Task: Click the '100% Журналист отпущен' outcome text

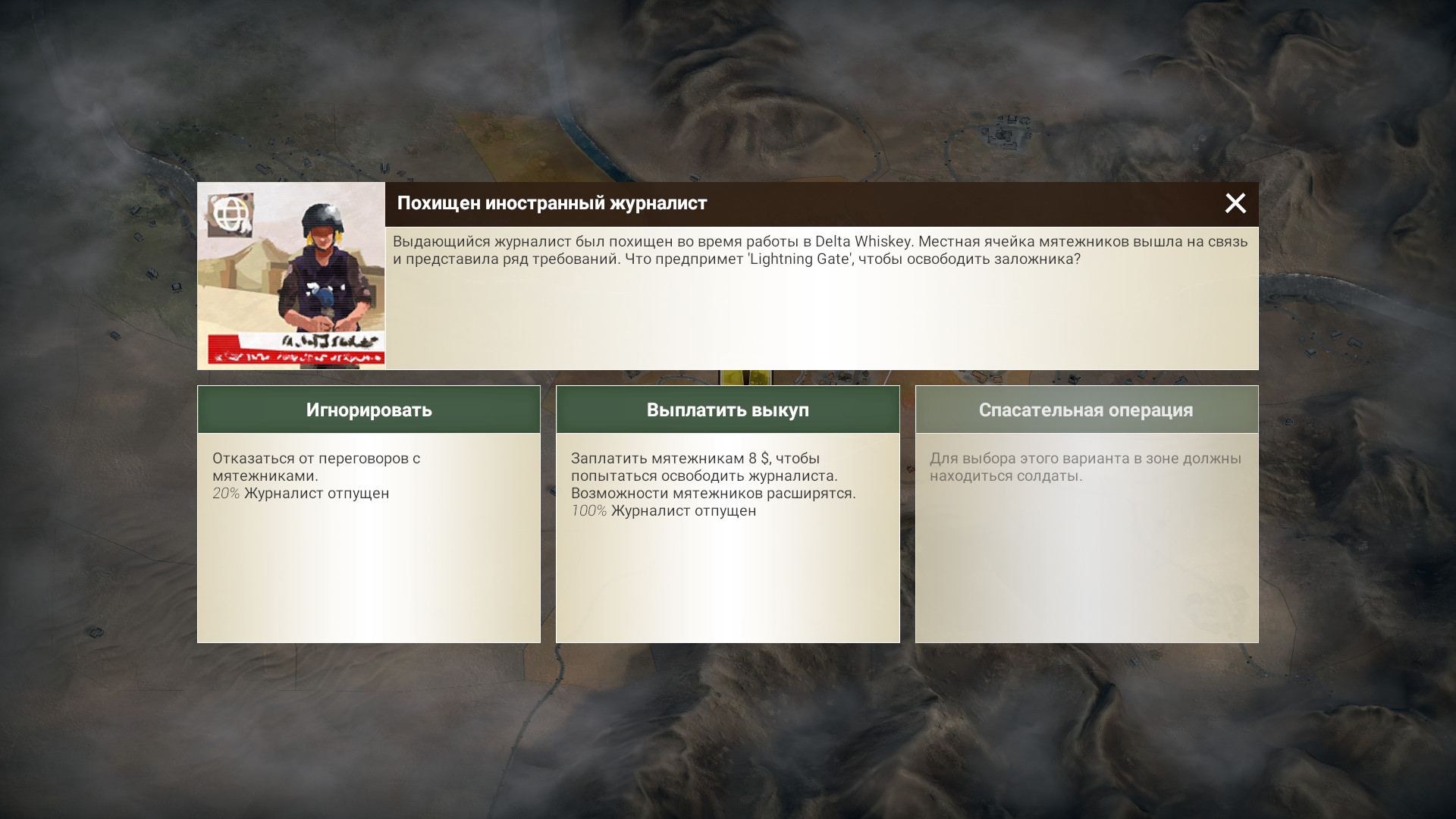Action: click(664, 510)
